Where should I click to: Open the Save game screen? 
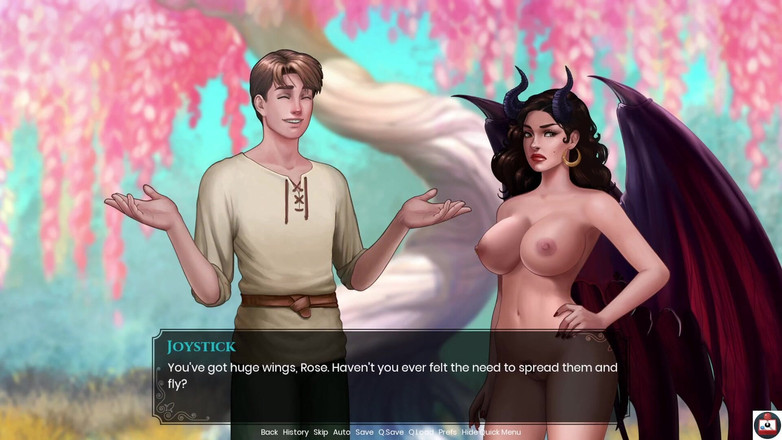pos(364,432)
